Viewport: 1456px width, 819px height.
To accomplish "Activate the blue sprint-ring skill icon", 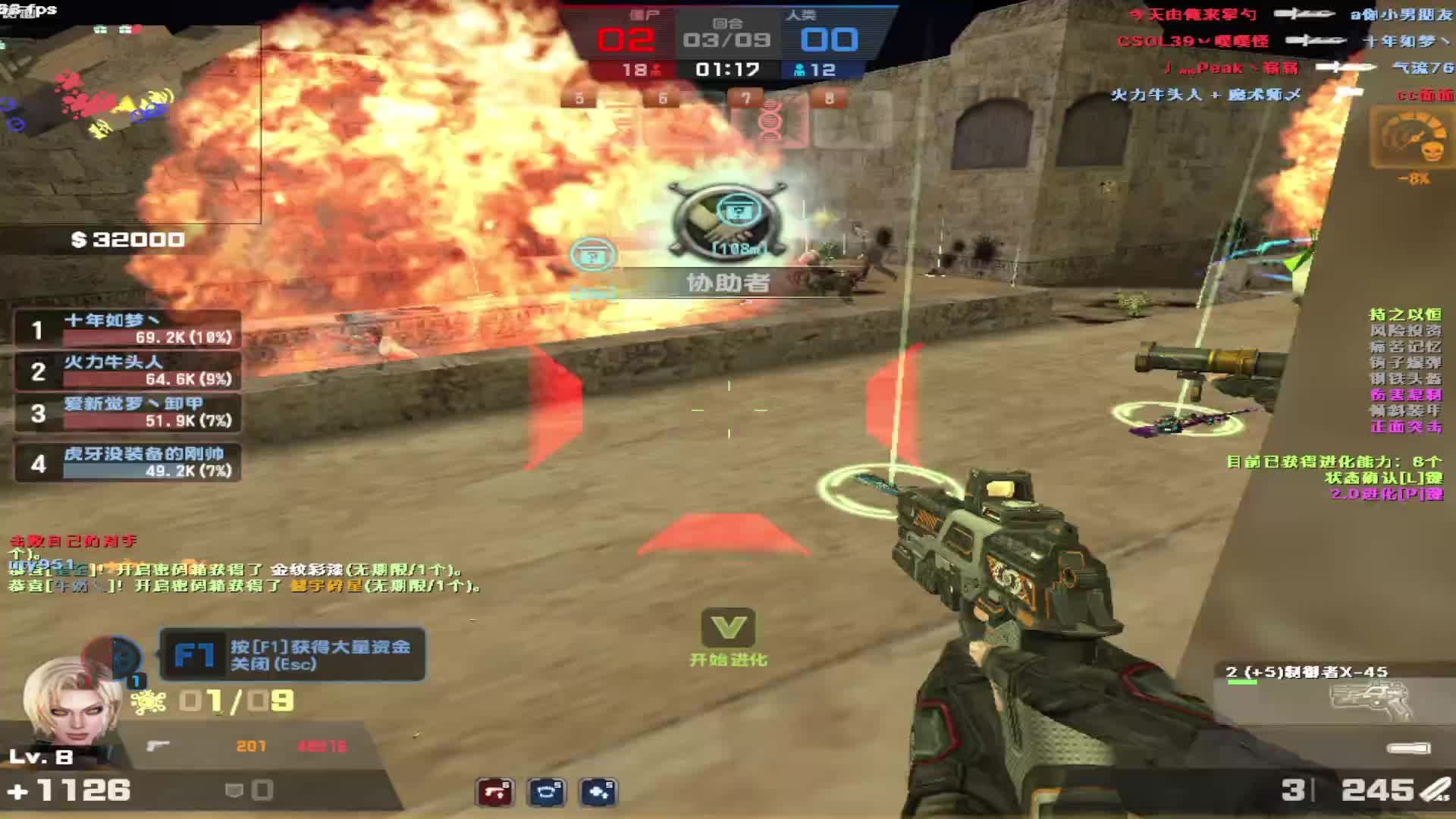I will (546, 792).
